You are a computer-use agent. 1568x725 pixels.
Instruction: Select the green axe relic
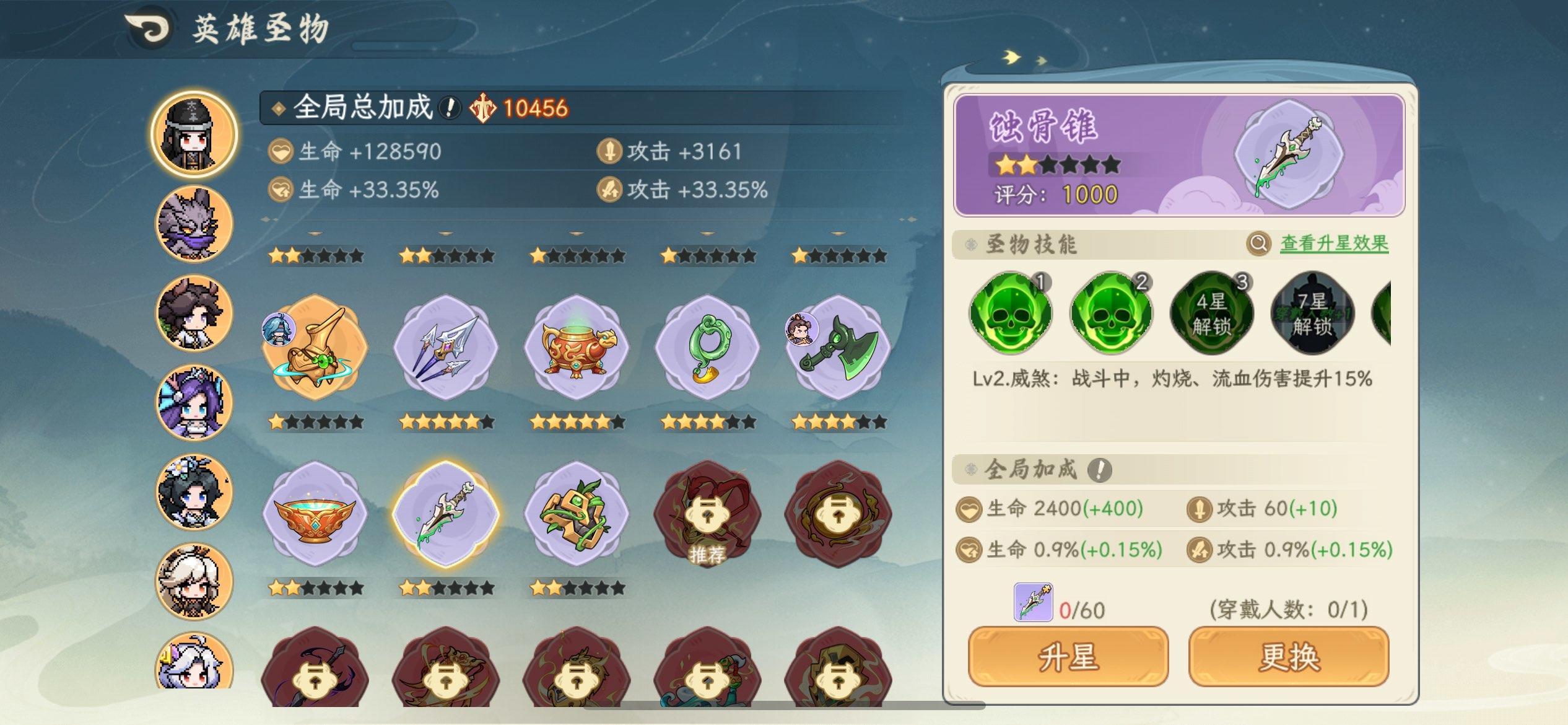[x=837, y=349]
